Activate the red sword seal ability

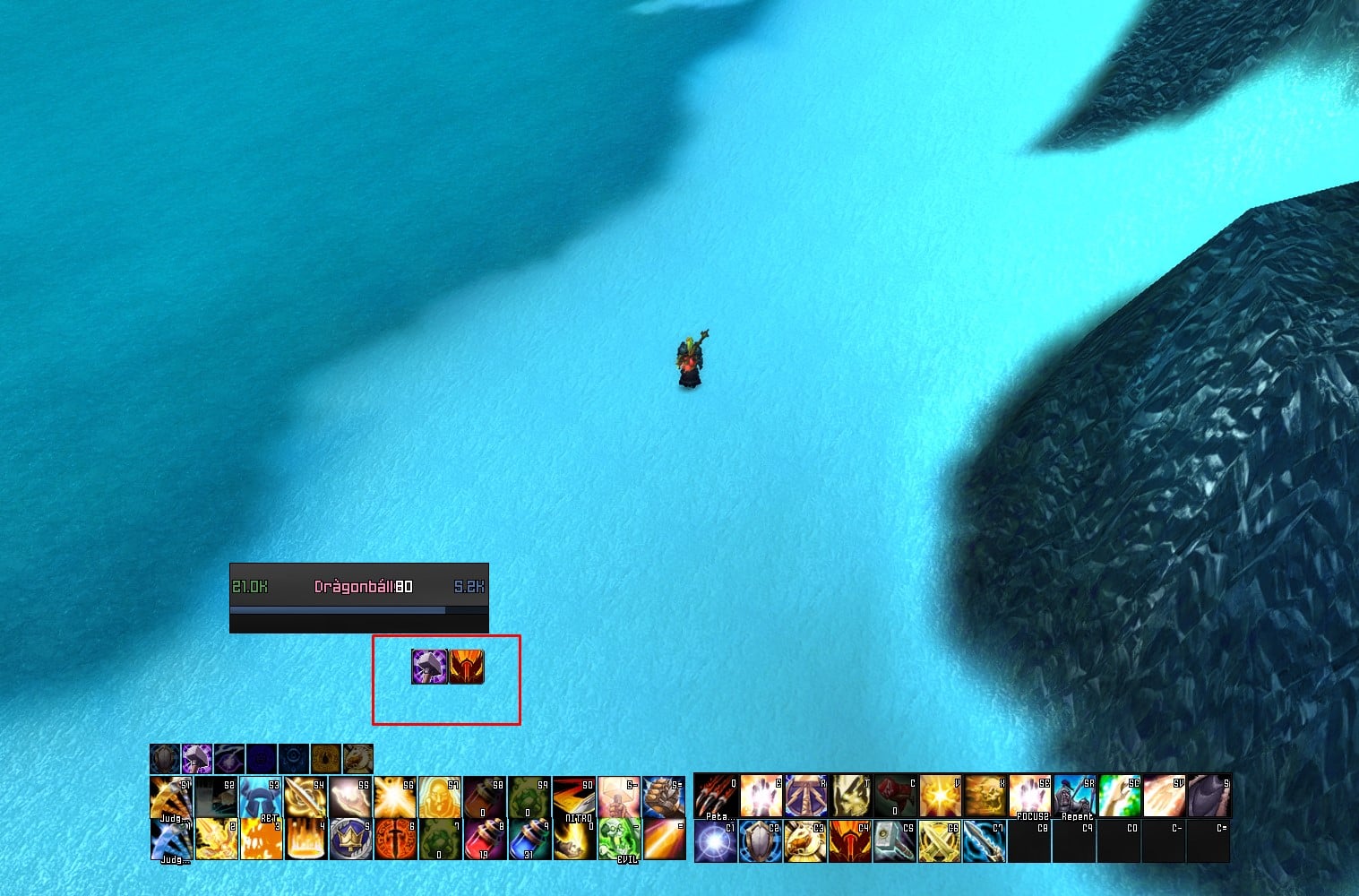coord(395,840)
